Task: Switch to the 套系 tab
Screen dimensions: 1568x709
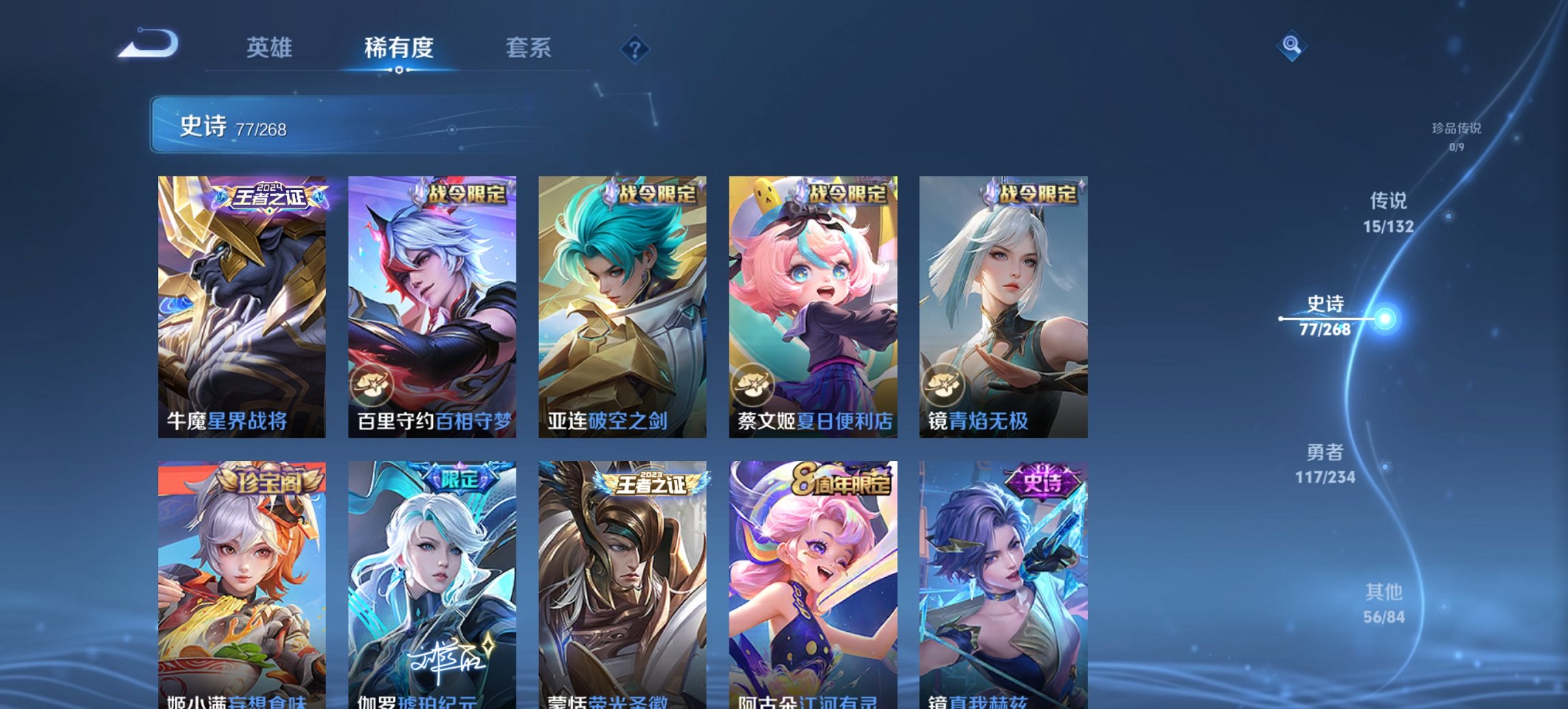Action: pos(529,48)
